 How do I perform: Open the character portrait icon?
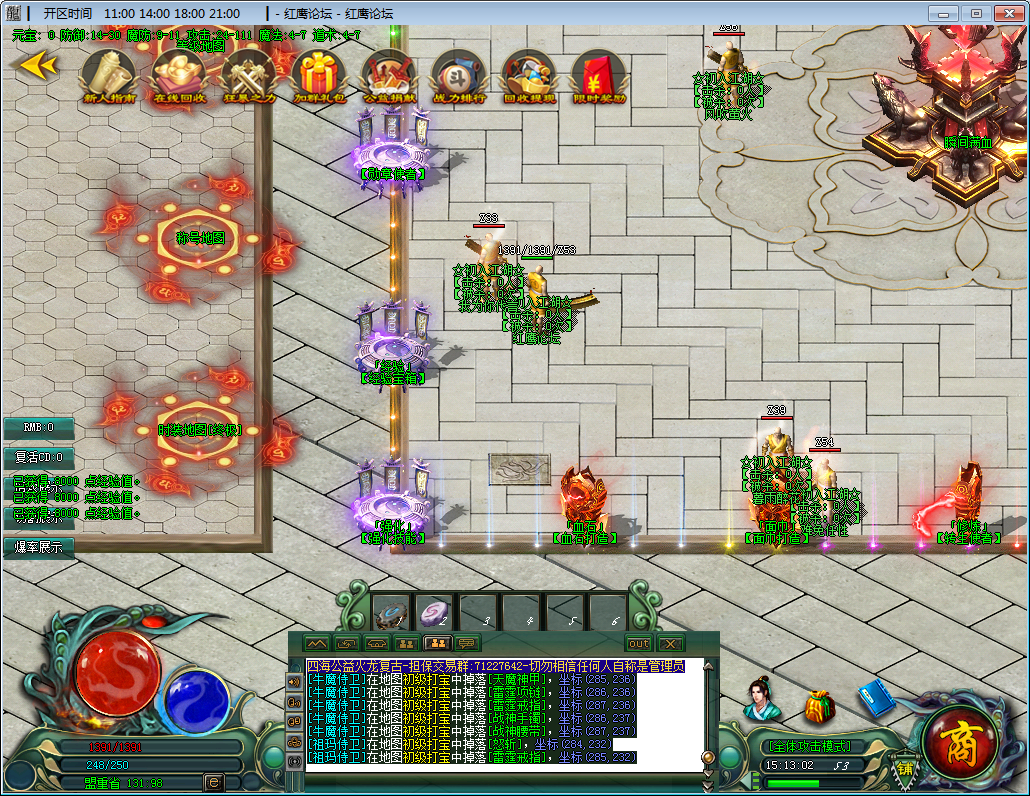[x=761, y=700]
